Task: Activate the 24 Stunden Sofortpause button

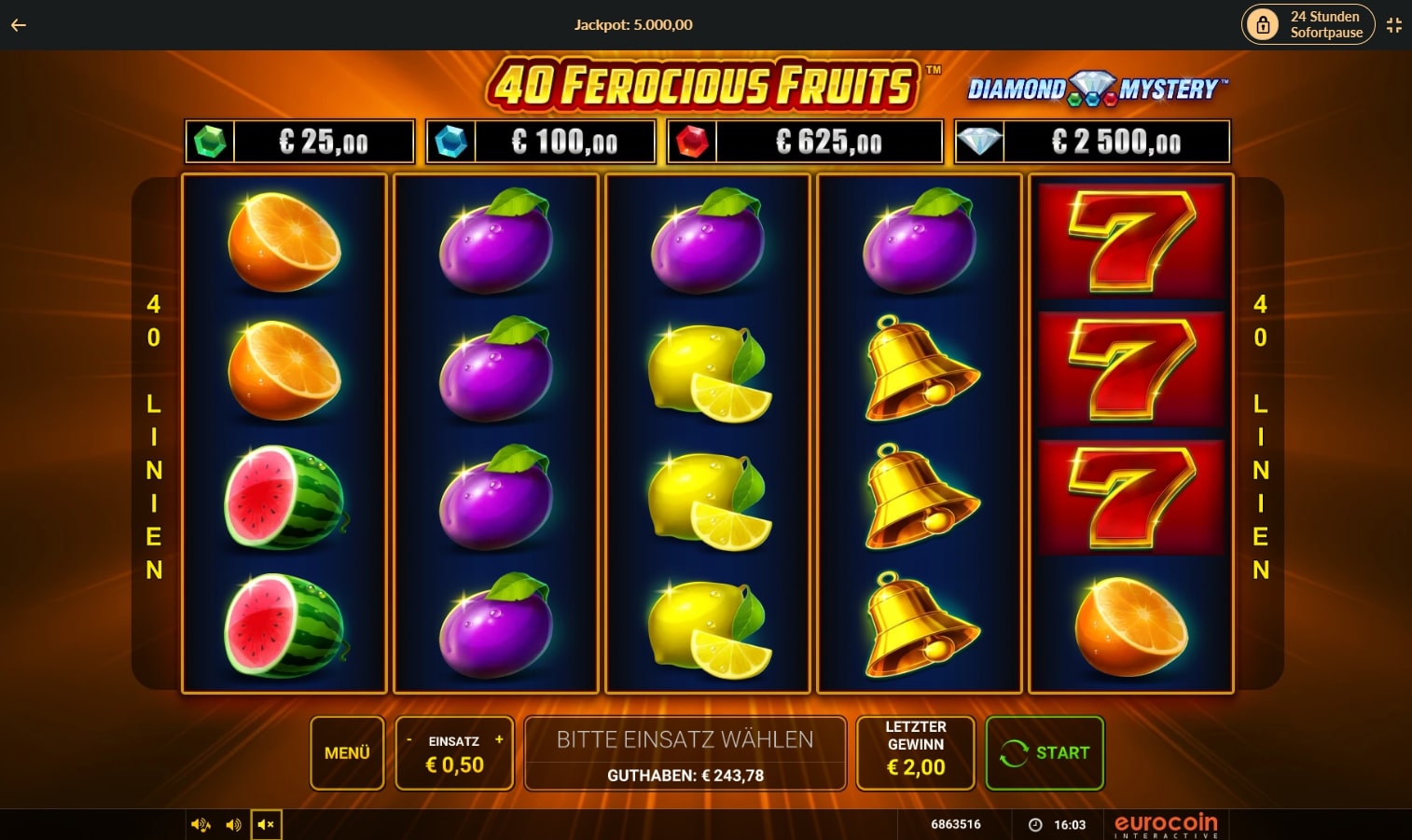Action: [x=1308, y=24]
